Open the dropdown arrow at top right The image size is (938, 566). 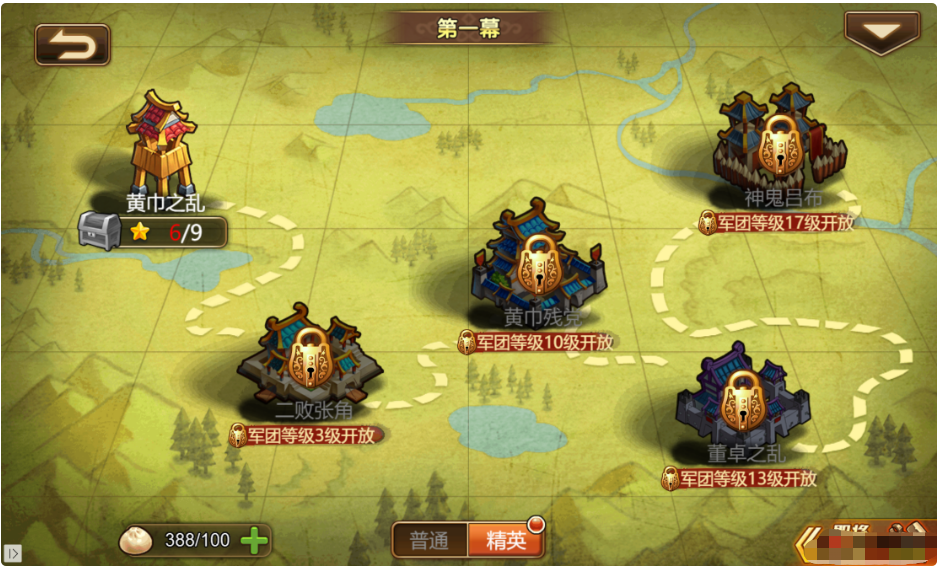pos(881,33)
